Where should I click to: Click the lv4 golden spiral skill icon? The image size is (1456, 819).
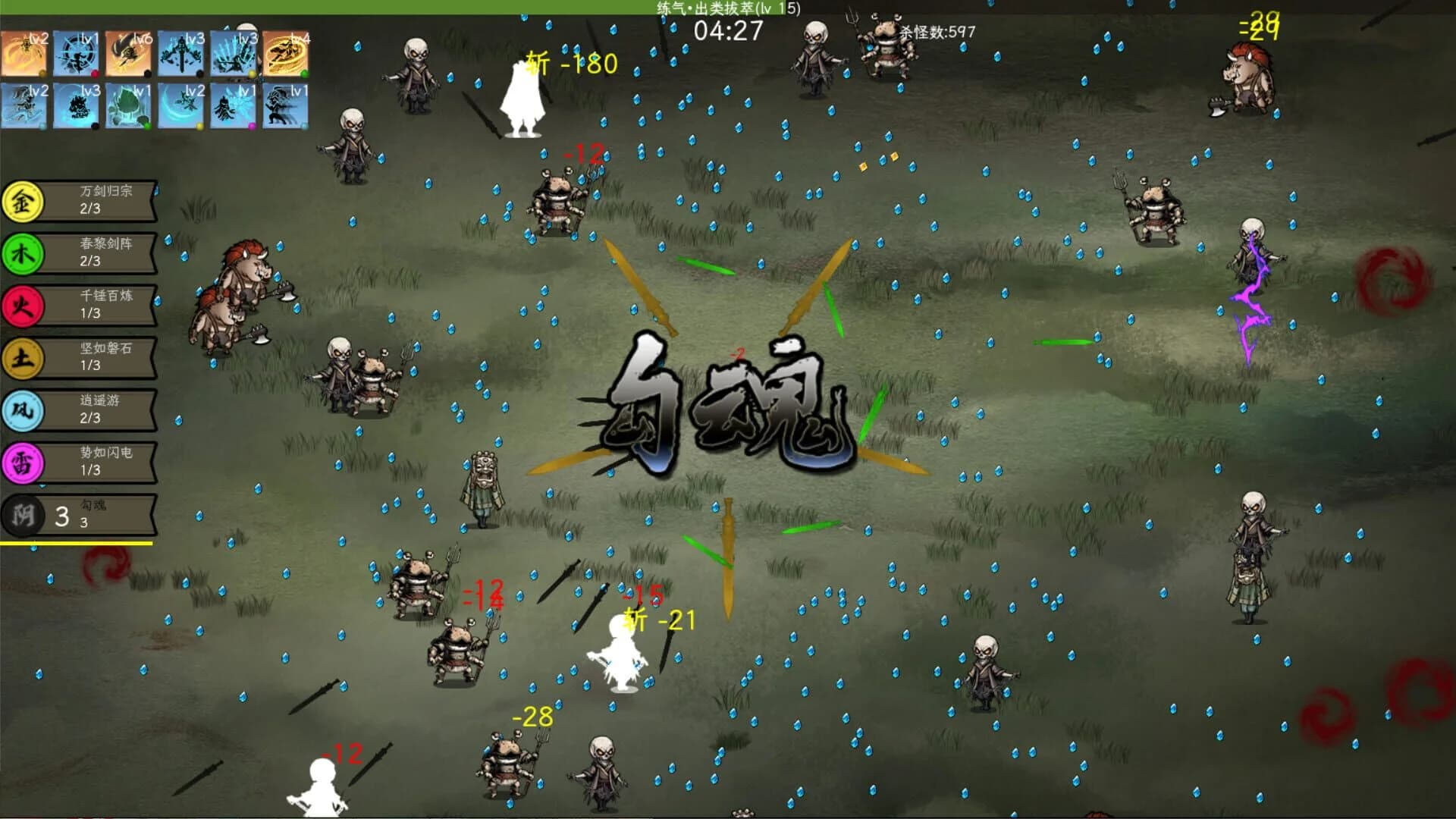pyautogui.click(x=287, y=53)
